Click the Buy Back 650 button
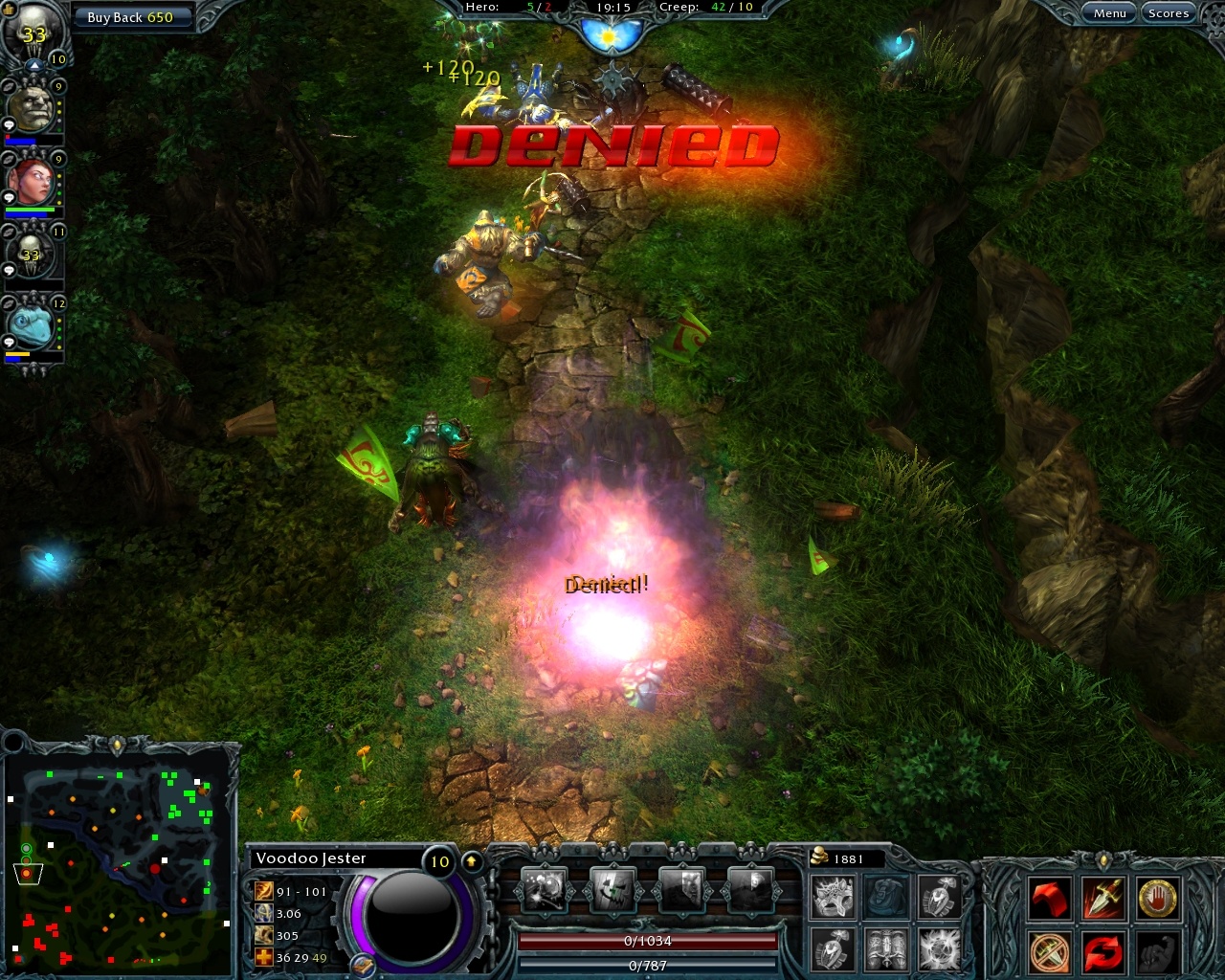This screenshot has height=980, width=1225. tap(133, 16)
